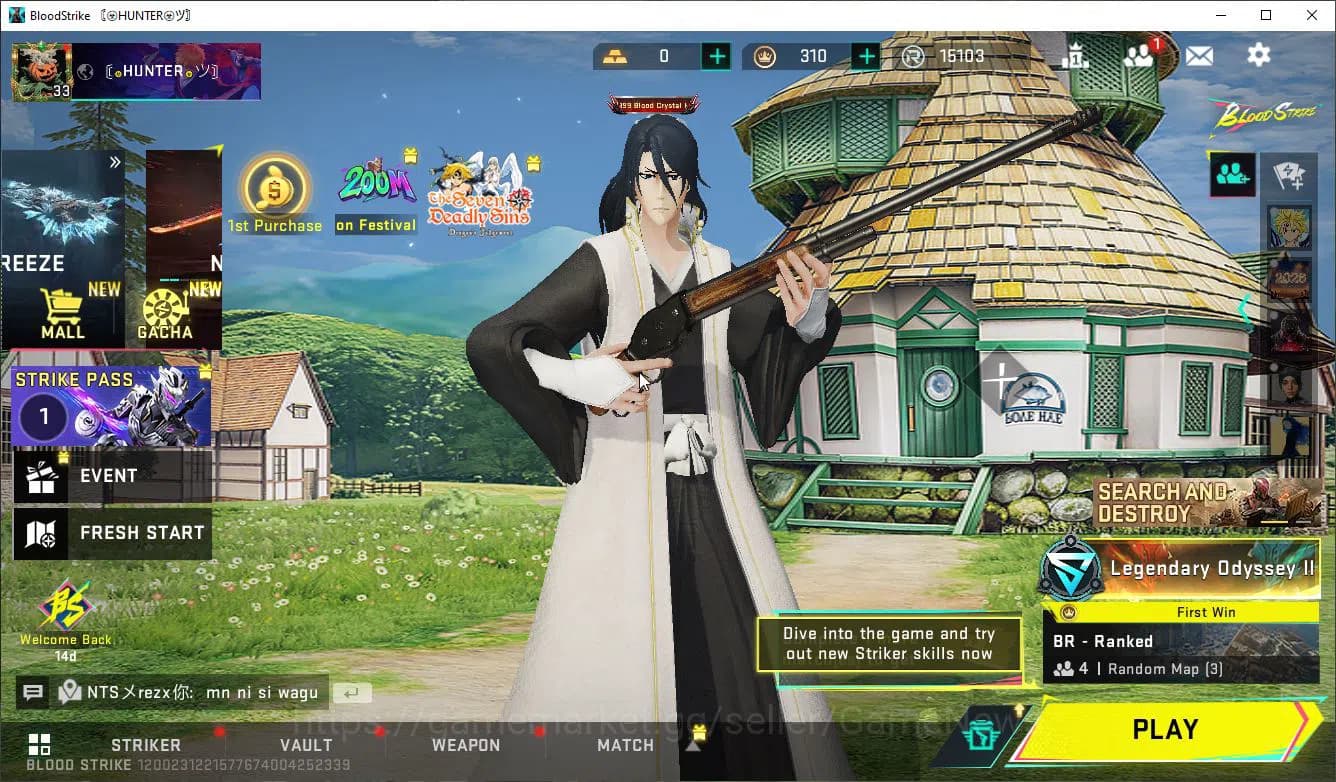Image resolution: width=1336 pixels, height=782 pixels.
Task: Switch to the VAULT tab
Action: pyautogui.click(x=306, y=745)
